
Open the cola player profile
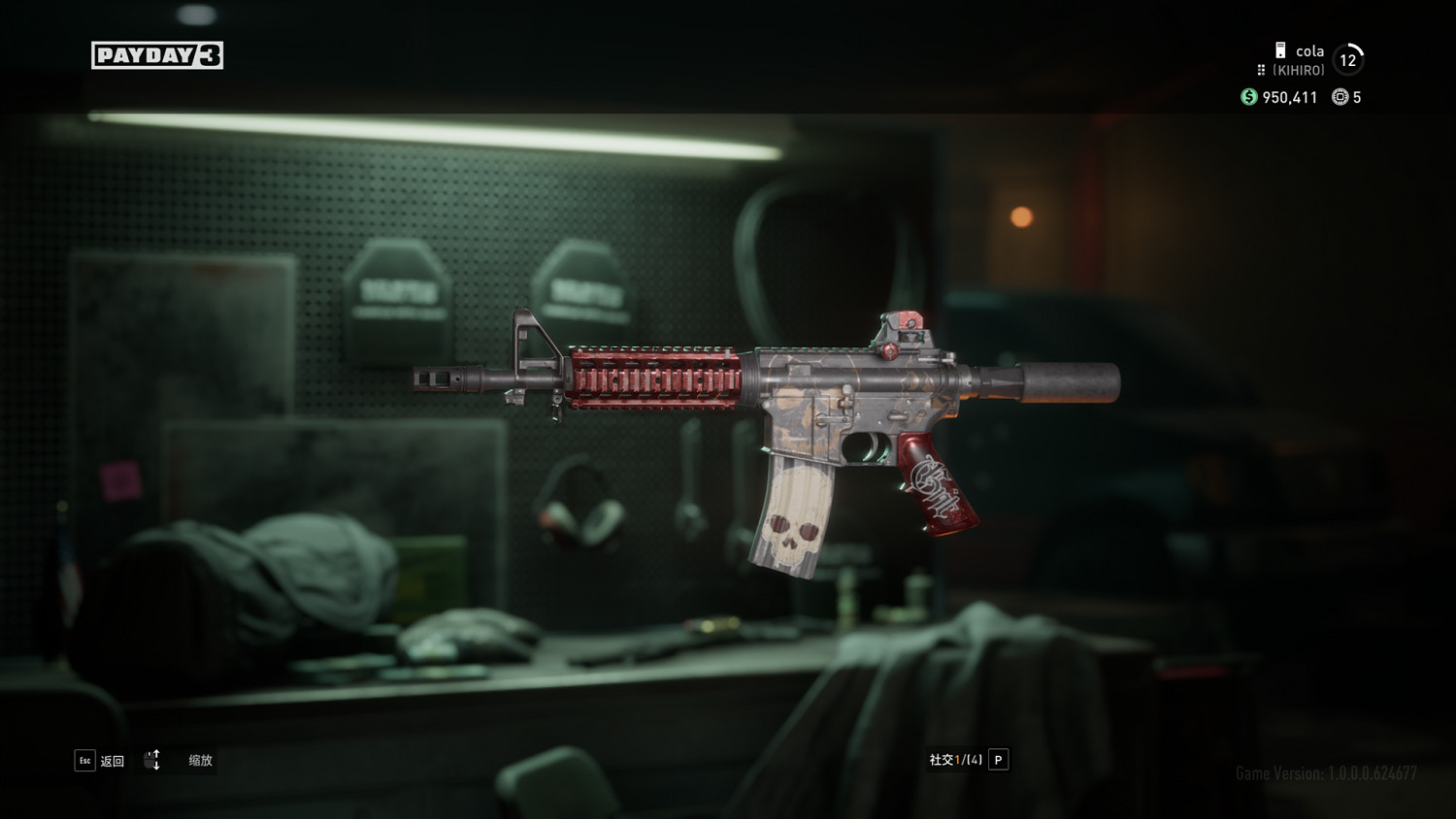coord(1308,52)
